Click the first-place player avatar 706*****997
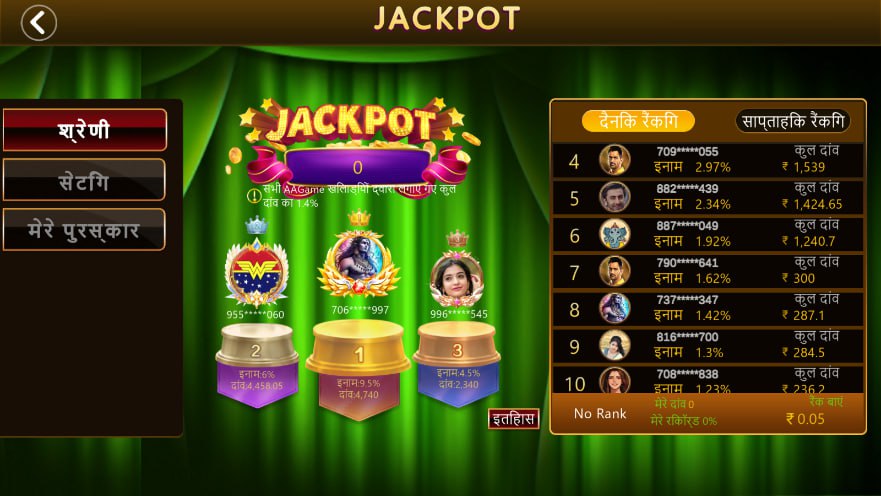 (x=359, y=262)
